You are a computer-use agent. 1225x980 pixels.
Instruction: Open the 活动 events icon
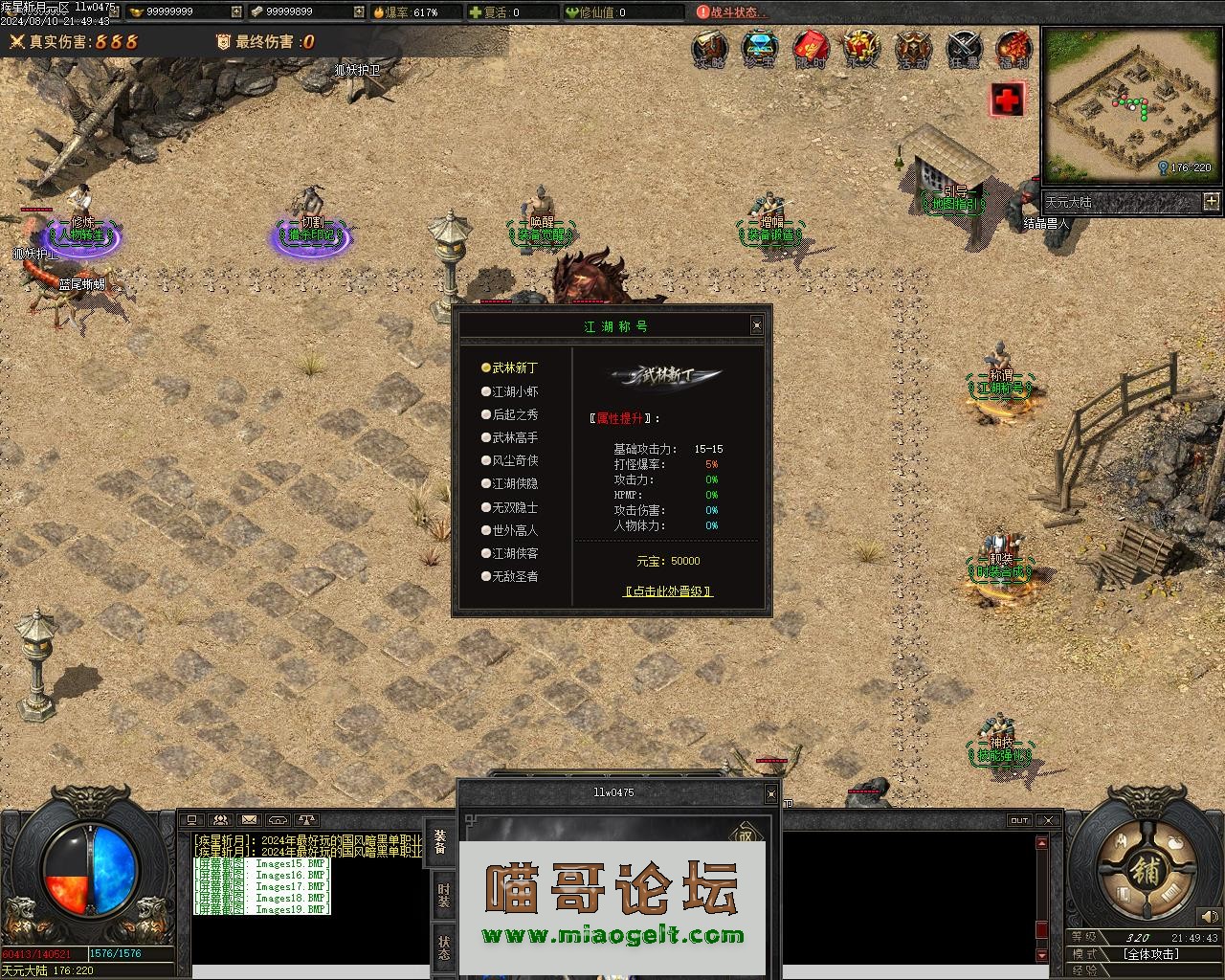(912, 48)
